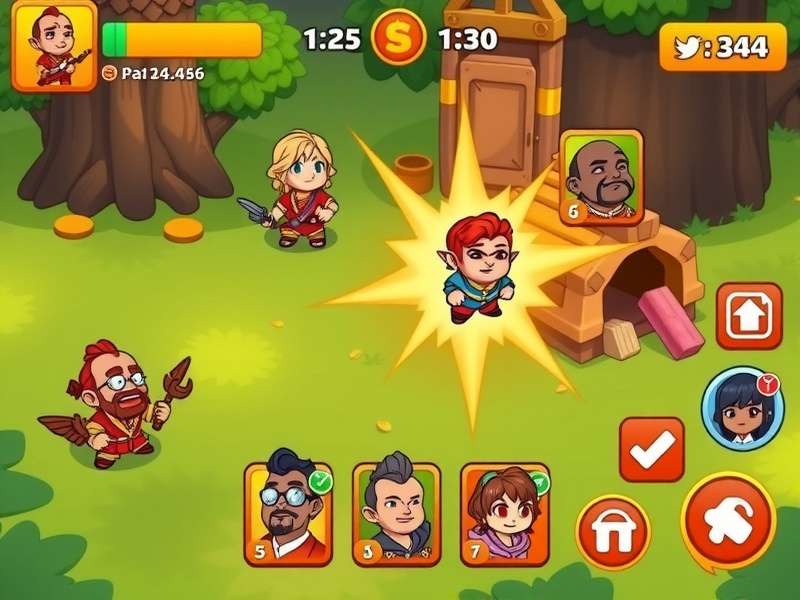Activate the round red hut-icon button

click(613, 532)
